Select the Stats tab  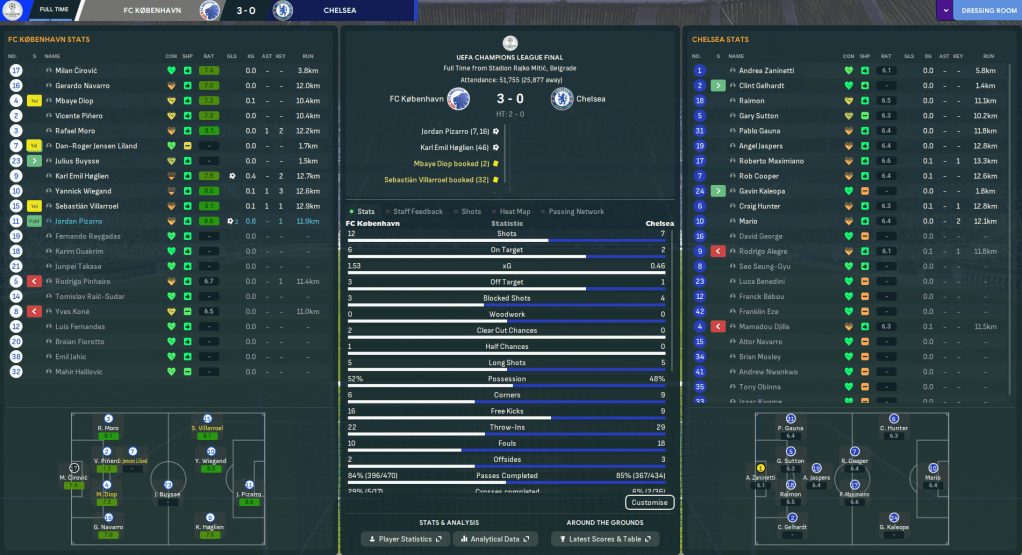coord(366,212)
